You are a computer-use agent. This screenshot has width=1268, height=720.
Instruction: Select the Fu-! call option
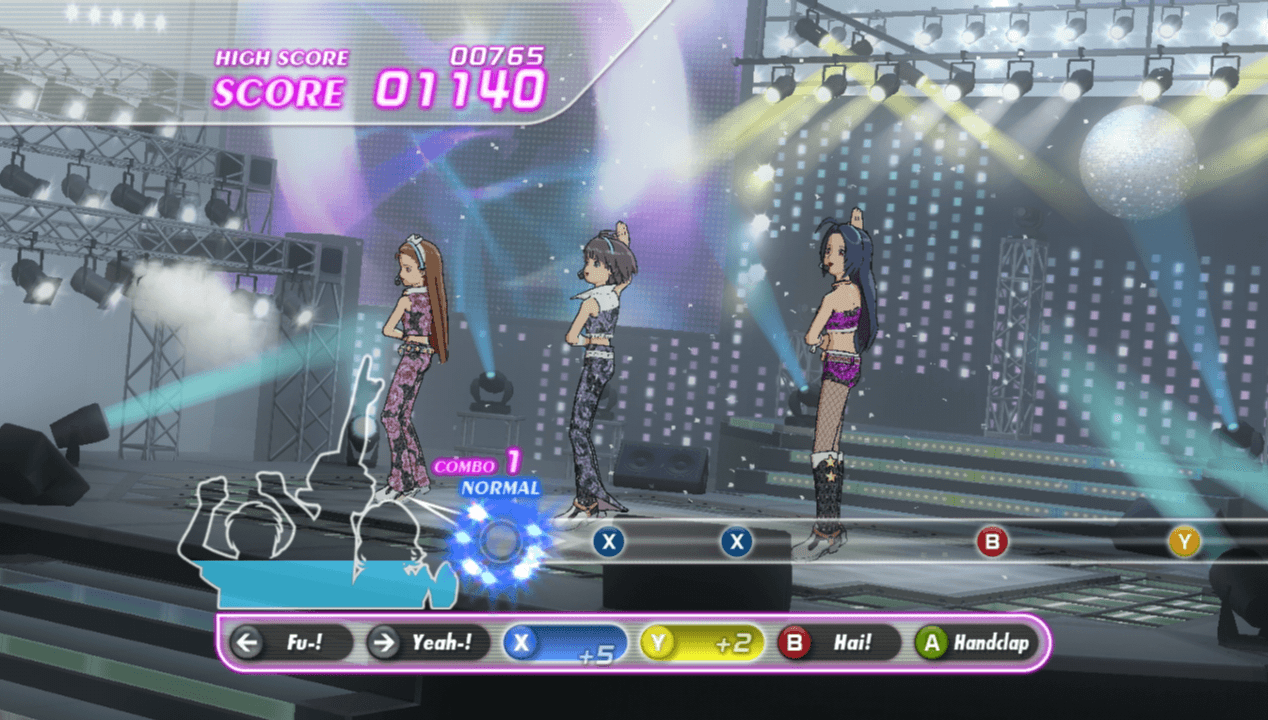[x=290, y=643]
